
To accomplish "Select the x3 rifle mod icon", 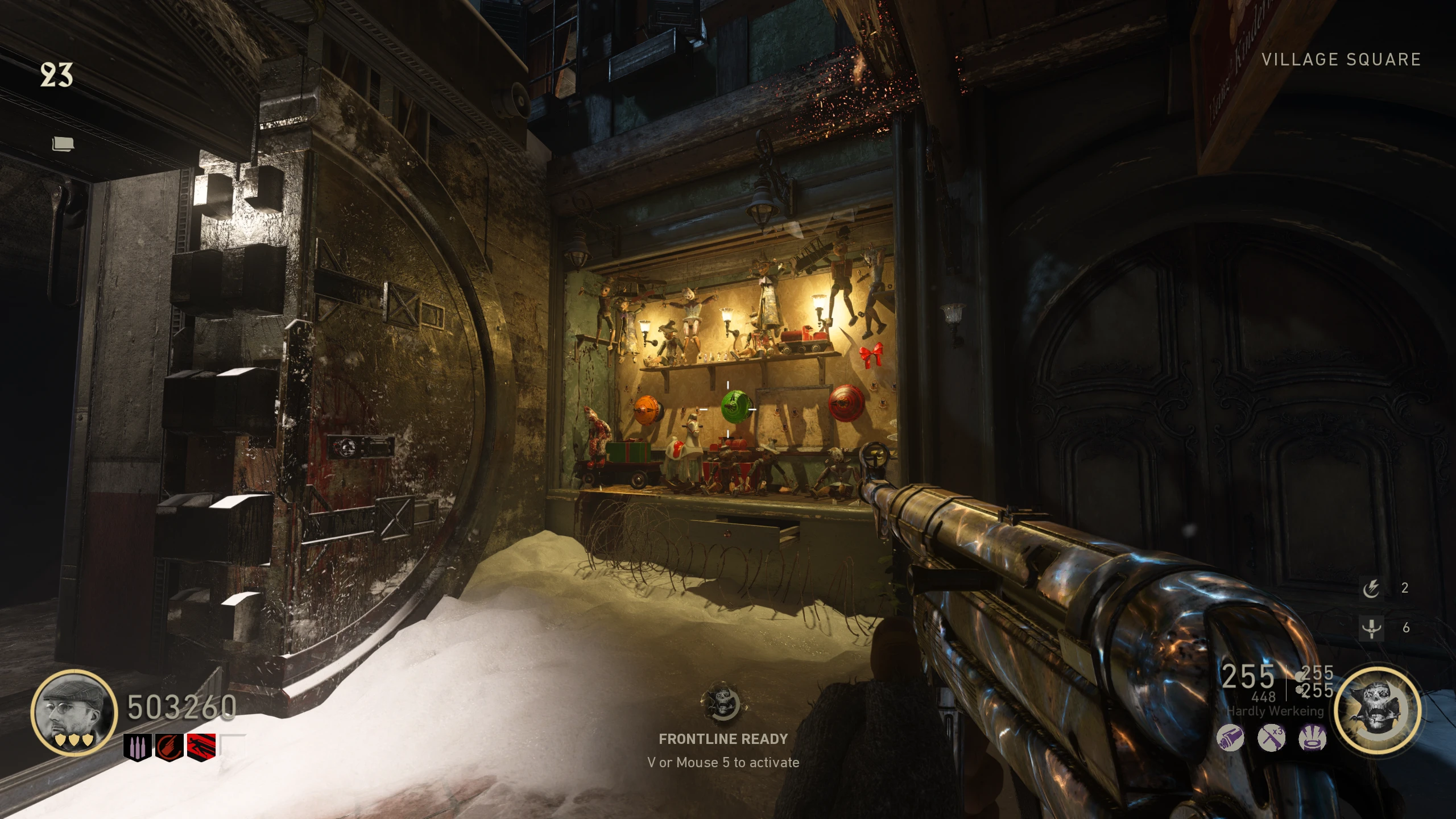I will [1272, 739].
